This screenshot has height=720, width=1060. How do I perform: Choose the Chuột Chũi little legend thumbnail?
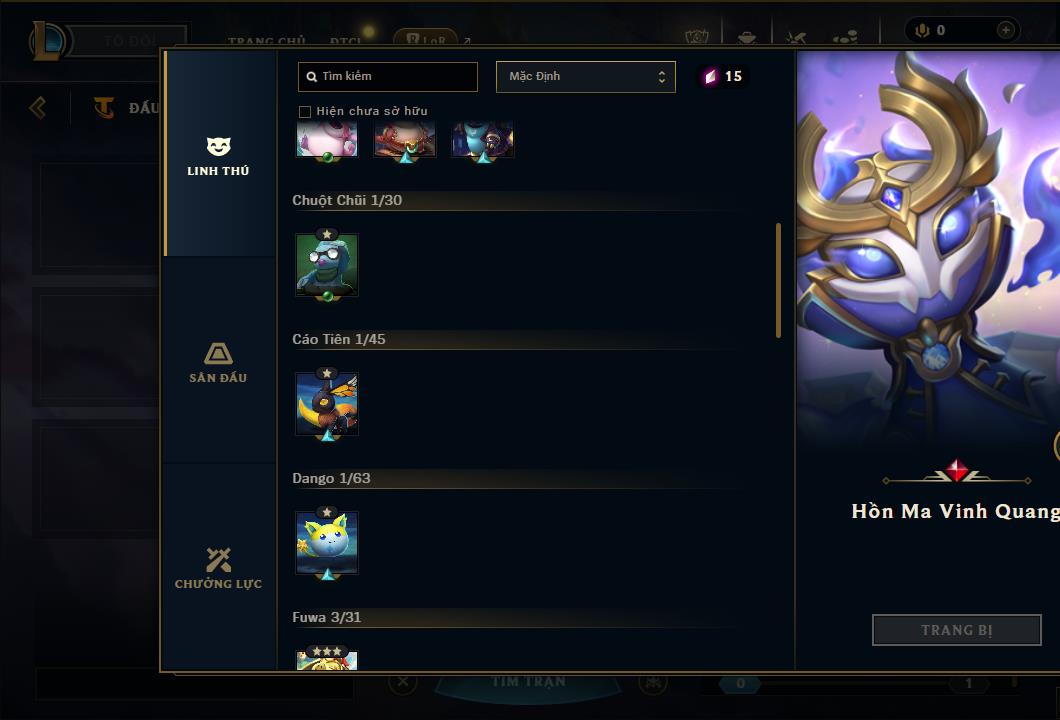(x=327, y=265)
